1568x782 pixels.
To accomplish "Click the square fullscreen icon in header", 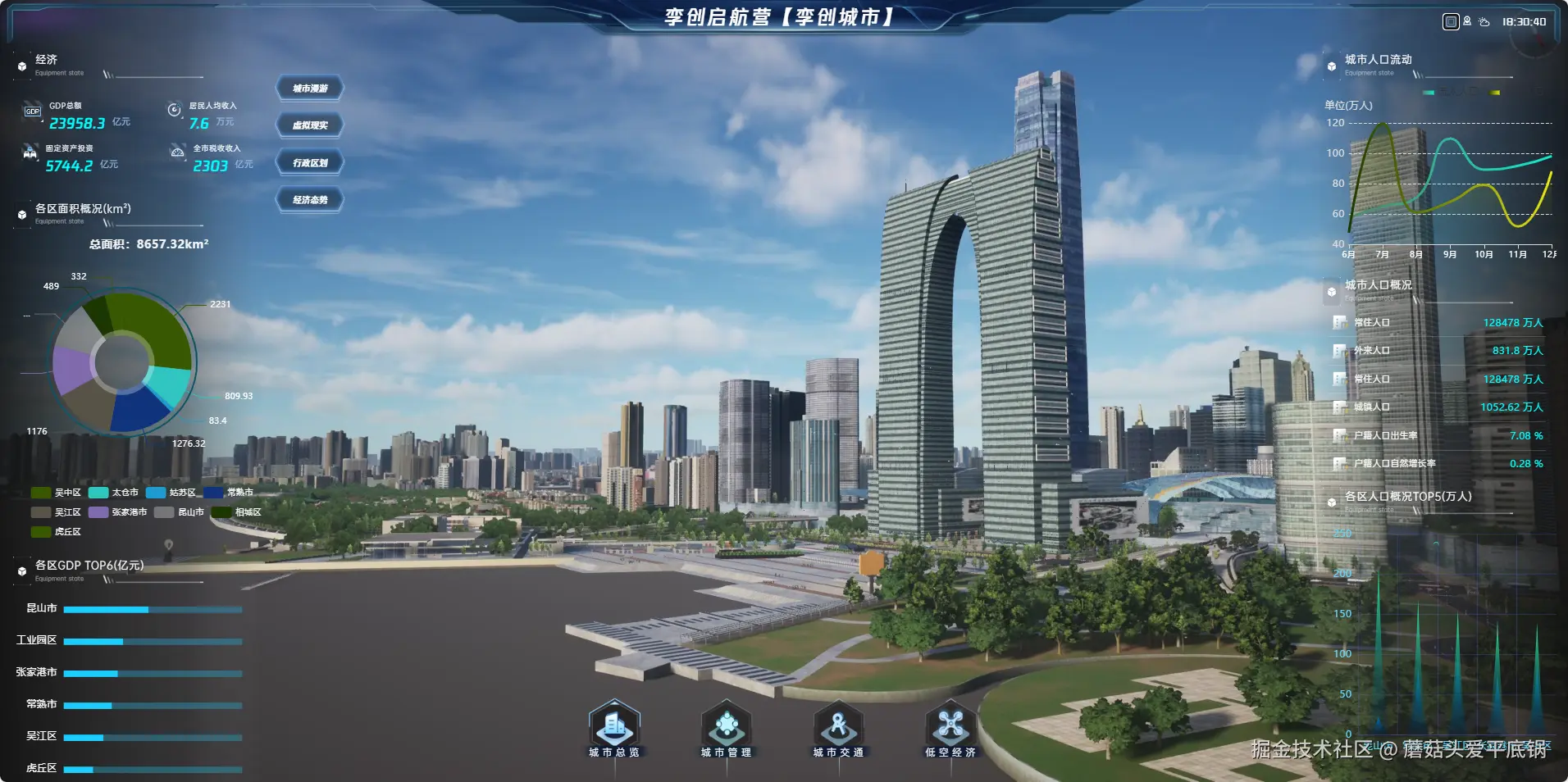I will point(1450,22).
